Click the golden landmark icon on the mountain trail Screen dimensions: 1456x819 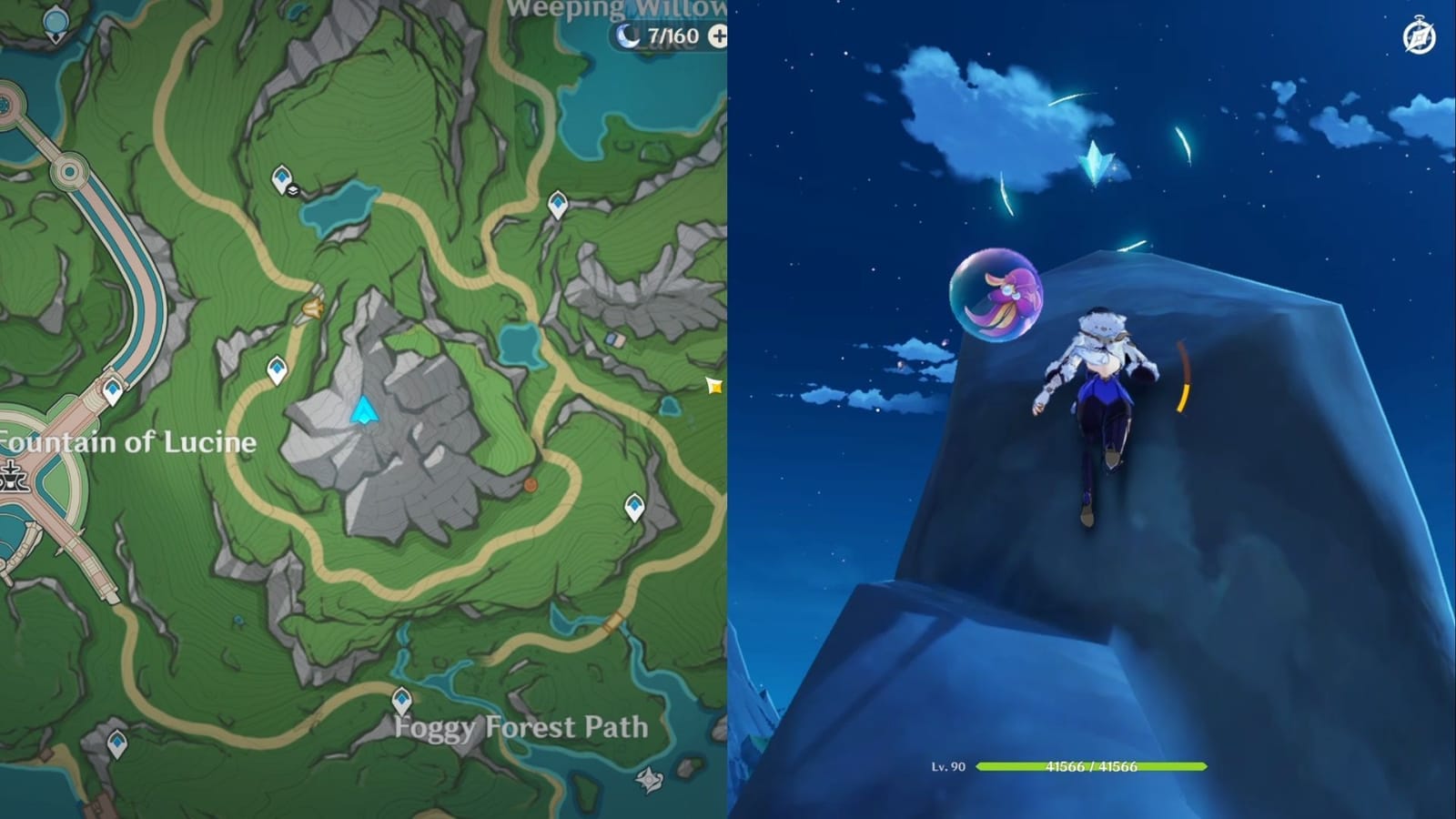click(x=312, y=310)
